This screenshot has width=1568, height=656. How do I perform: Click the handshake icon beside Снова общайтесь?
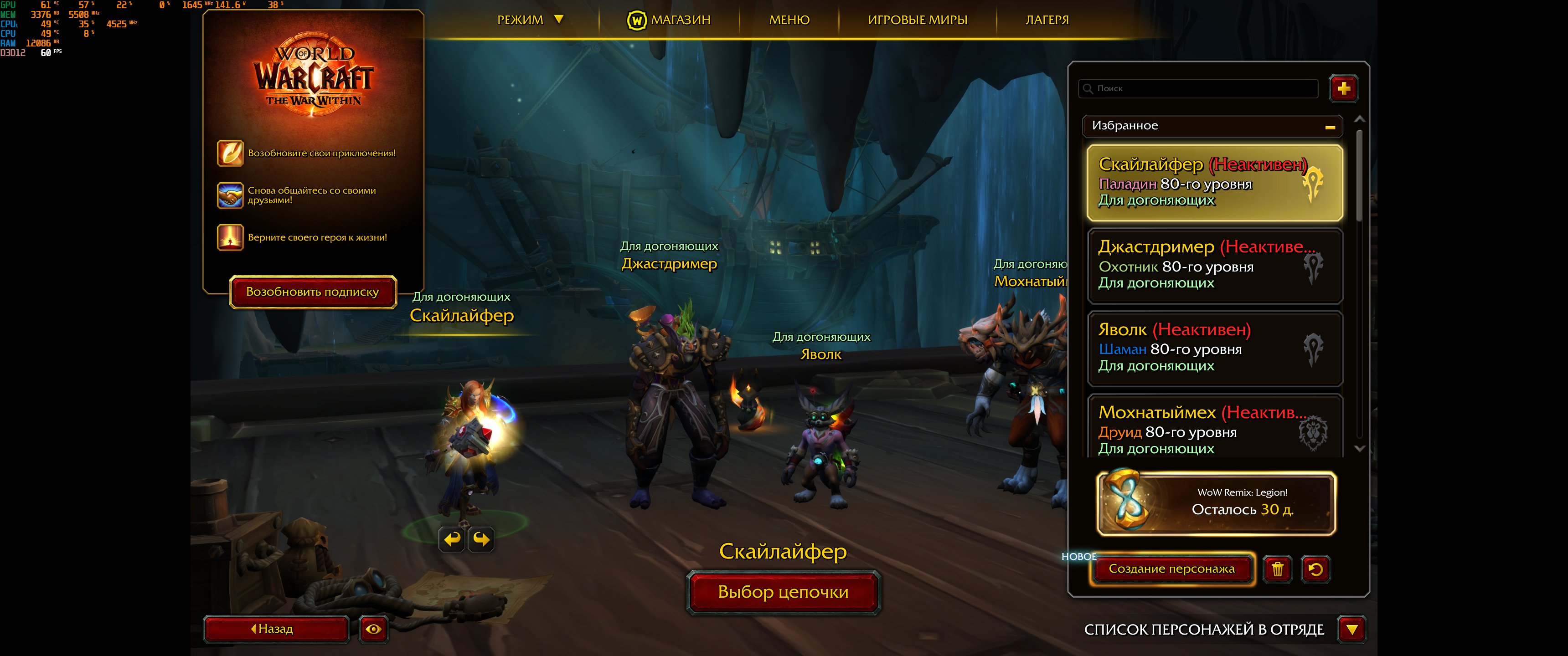(230, 196)
